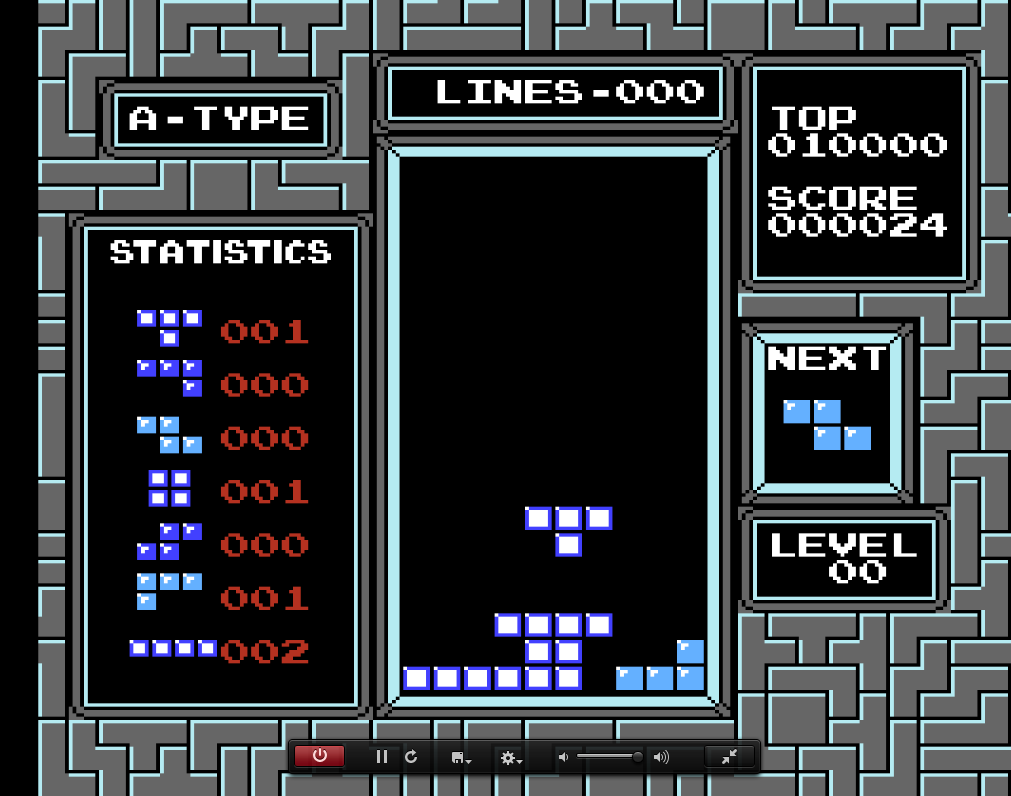Viewport: 1011px width, 796px height.
Task: Pause the emulator
Action: coord(381,757)
